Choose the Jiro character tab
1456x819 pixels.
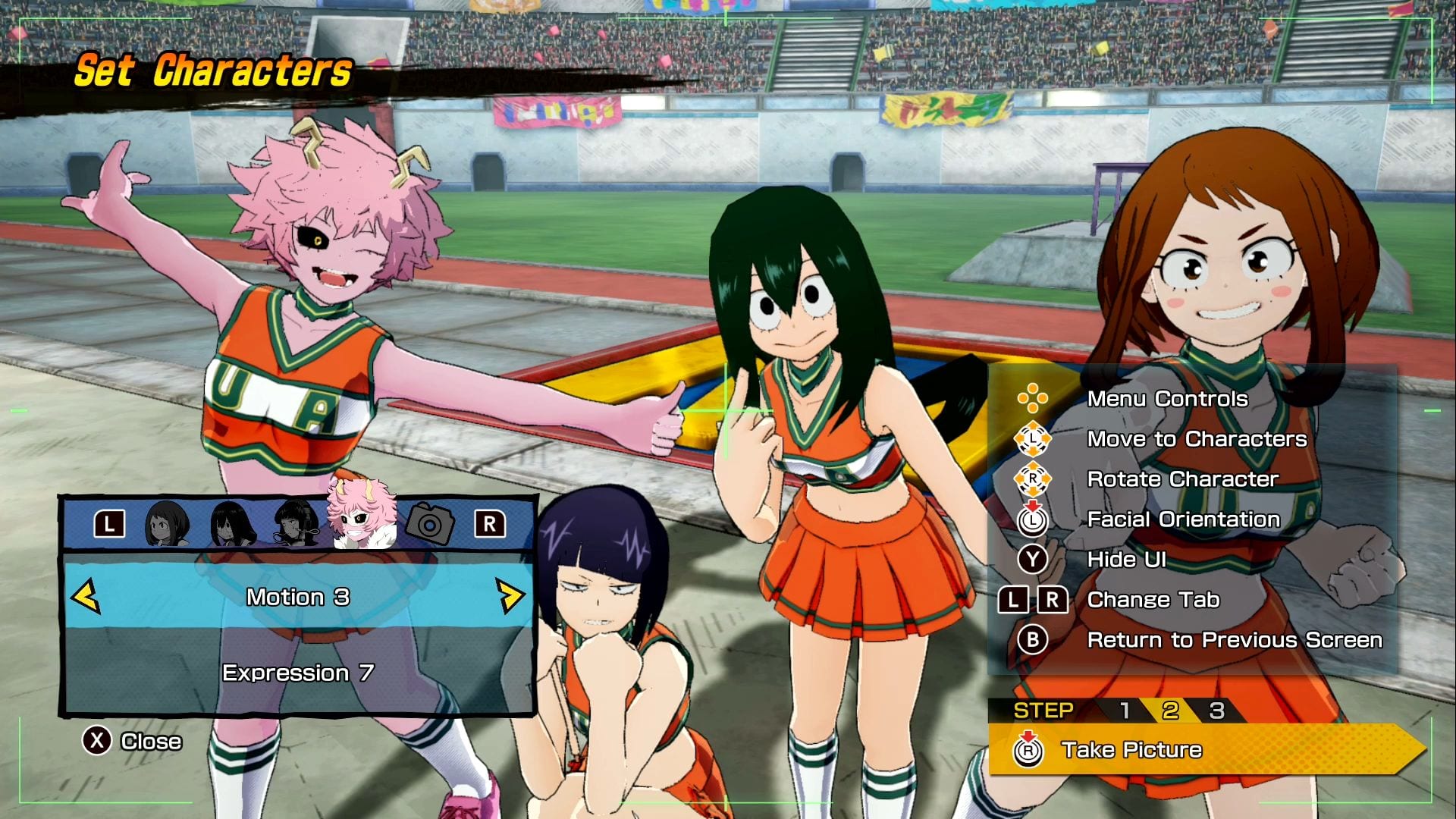coord(297,523)
